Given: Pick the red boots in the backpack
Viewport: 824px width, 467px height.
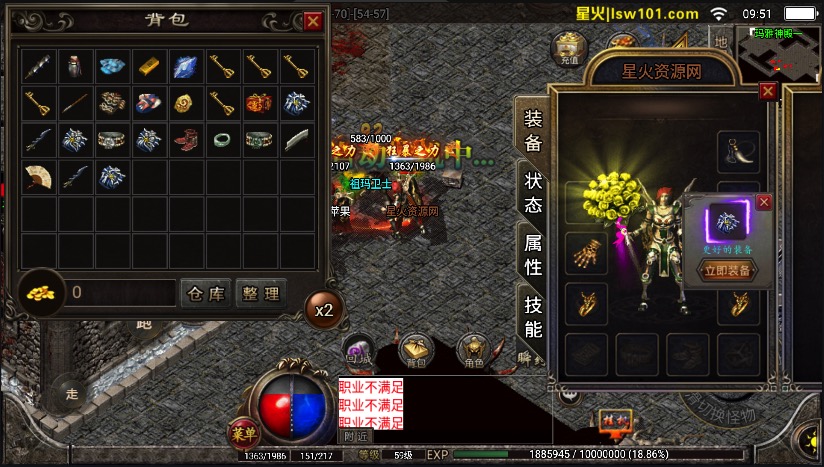Looking at the screenshot, I should (183, 140).
